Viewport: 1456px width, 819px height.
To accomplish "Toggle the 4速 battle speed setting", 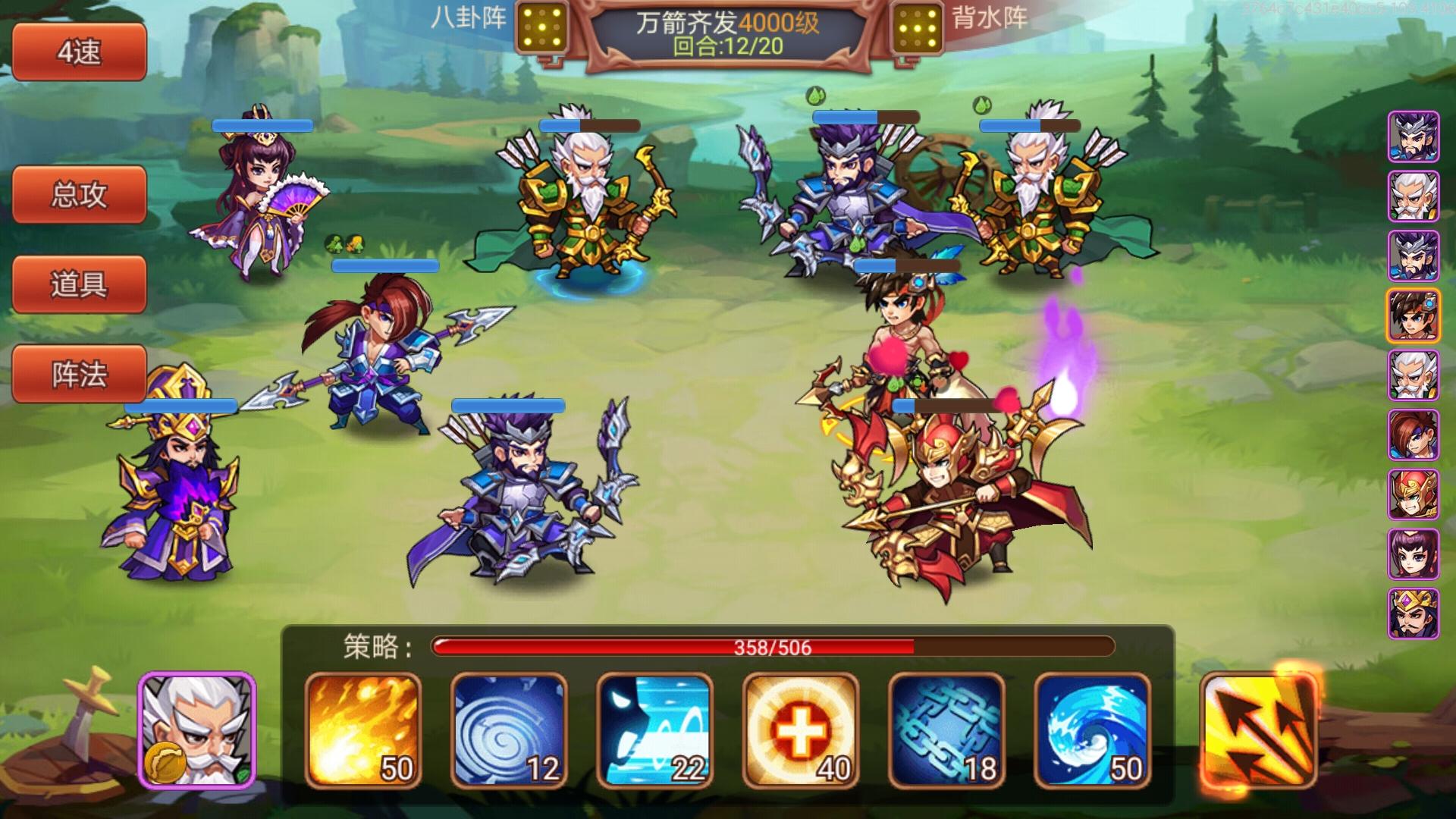I will (x=78, y=52).
